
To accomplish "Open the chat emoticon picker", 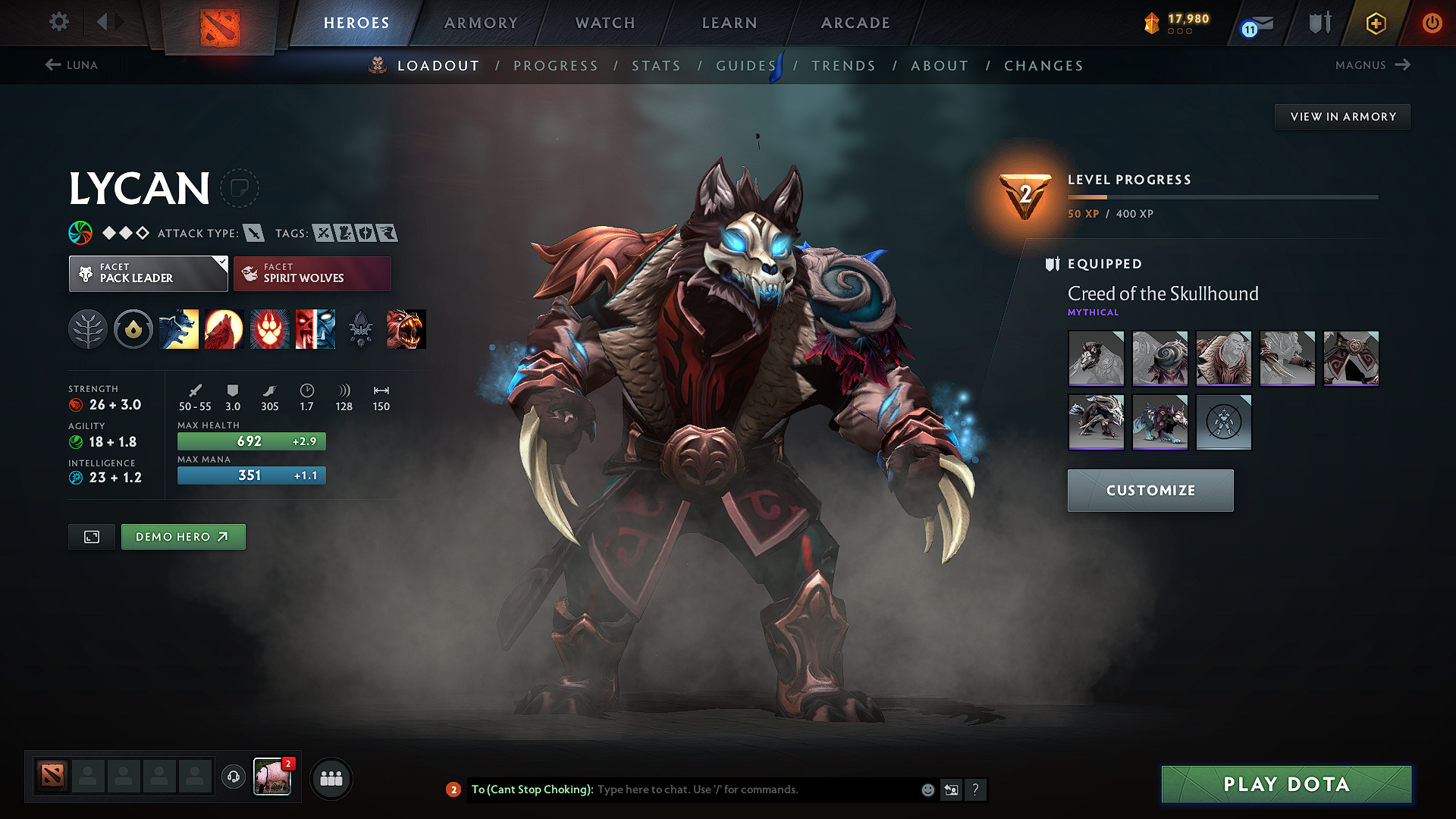I will (x=927, y=789).
